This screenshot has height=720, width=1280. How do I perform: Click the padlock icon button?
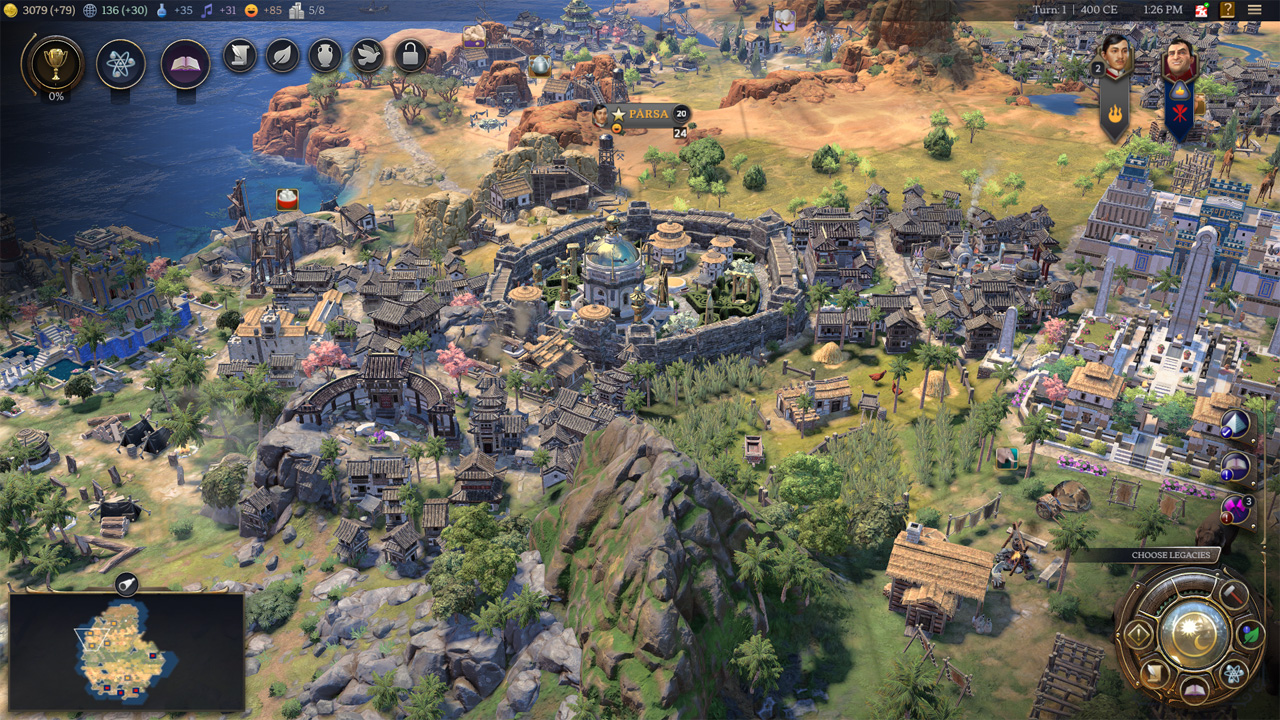pyautogui.click(x=410, y=55)
